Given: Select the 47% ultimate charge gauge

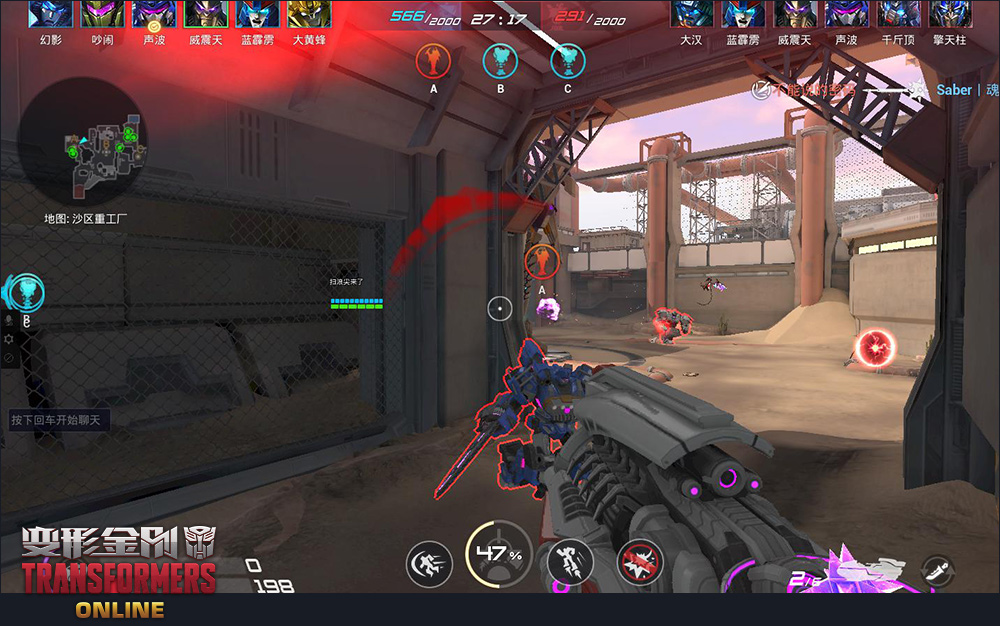Looking at the screenshot, I should coord(499,555).
